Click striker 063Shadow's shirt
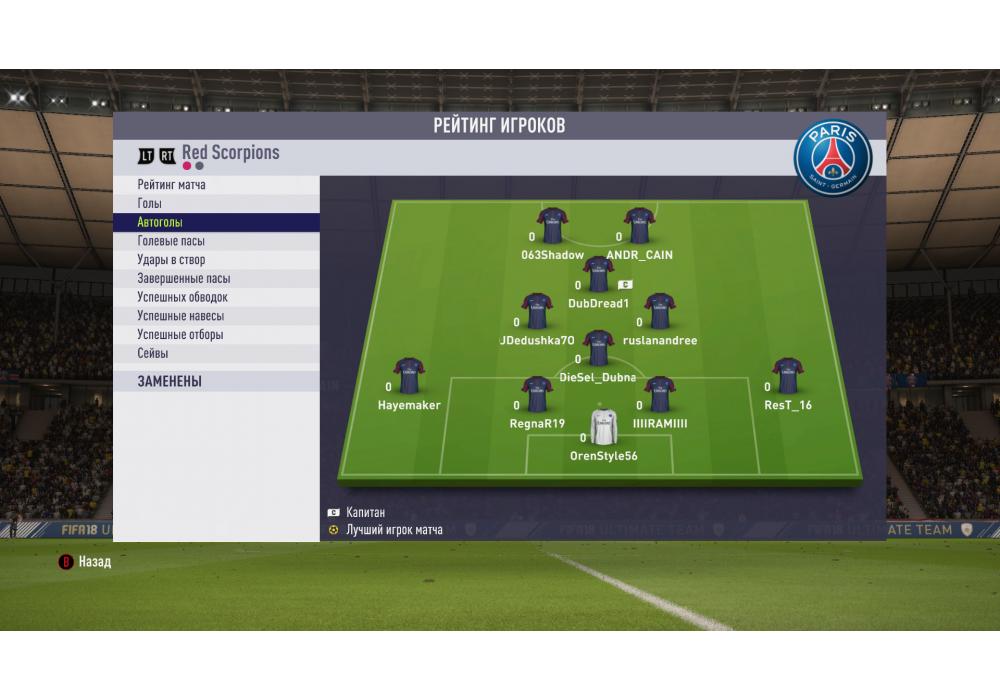The width and height of the screenshot is (1000, 700). point(553,226)
